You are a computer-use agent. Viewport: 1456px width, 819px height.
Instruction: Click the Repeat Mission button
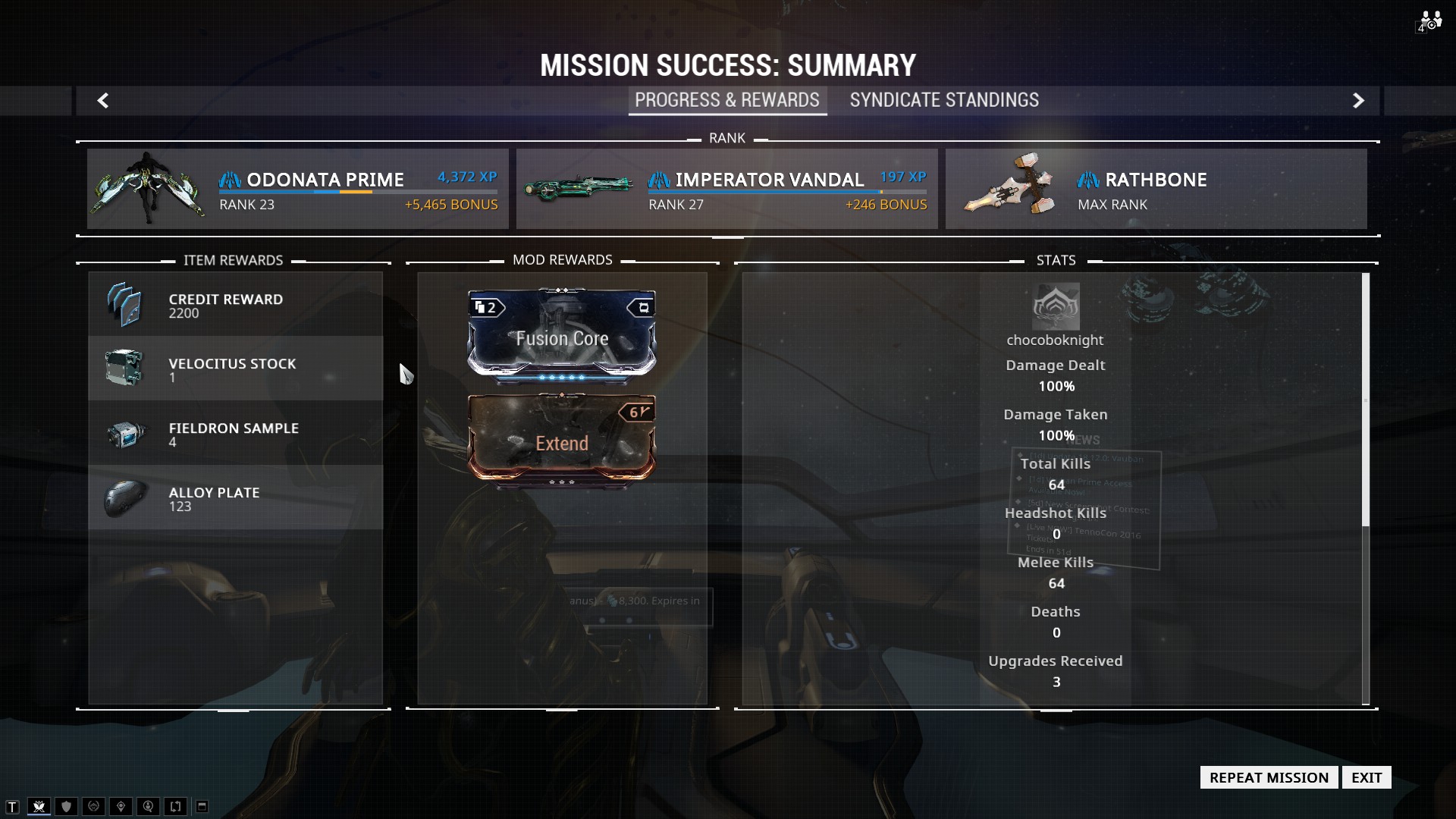coord(1269,777)
